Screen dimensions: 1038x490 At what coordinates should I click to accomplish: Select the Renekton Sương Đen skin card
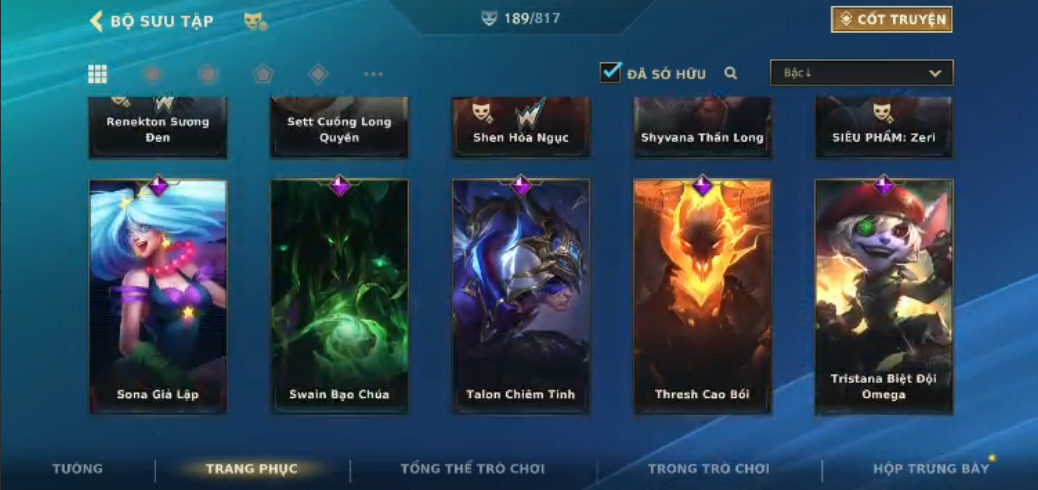(x=158, y=128)
